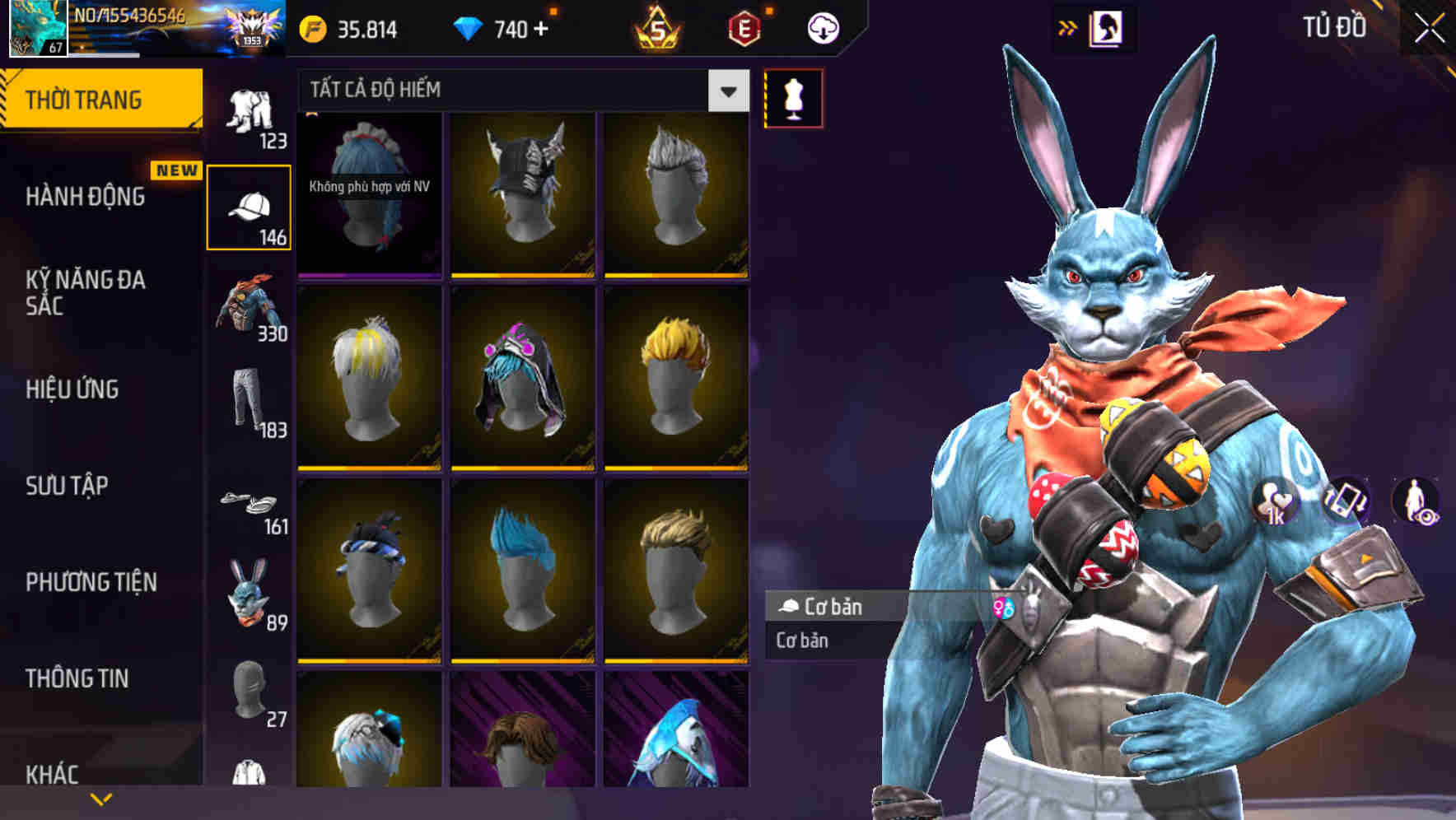Expand more categories with the bottom yellow chevron

(x=100, y=799)
